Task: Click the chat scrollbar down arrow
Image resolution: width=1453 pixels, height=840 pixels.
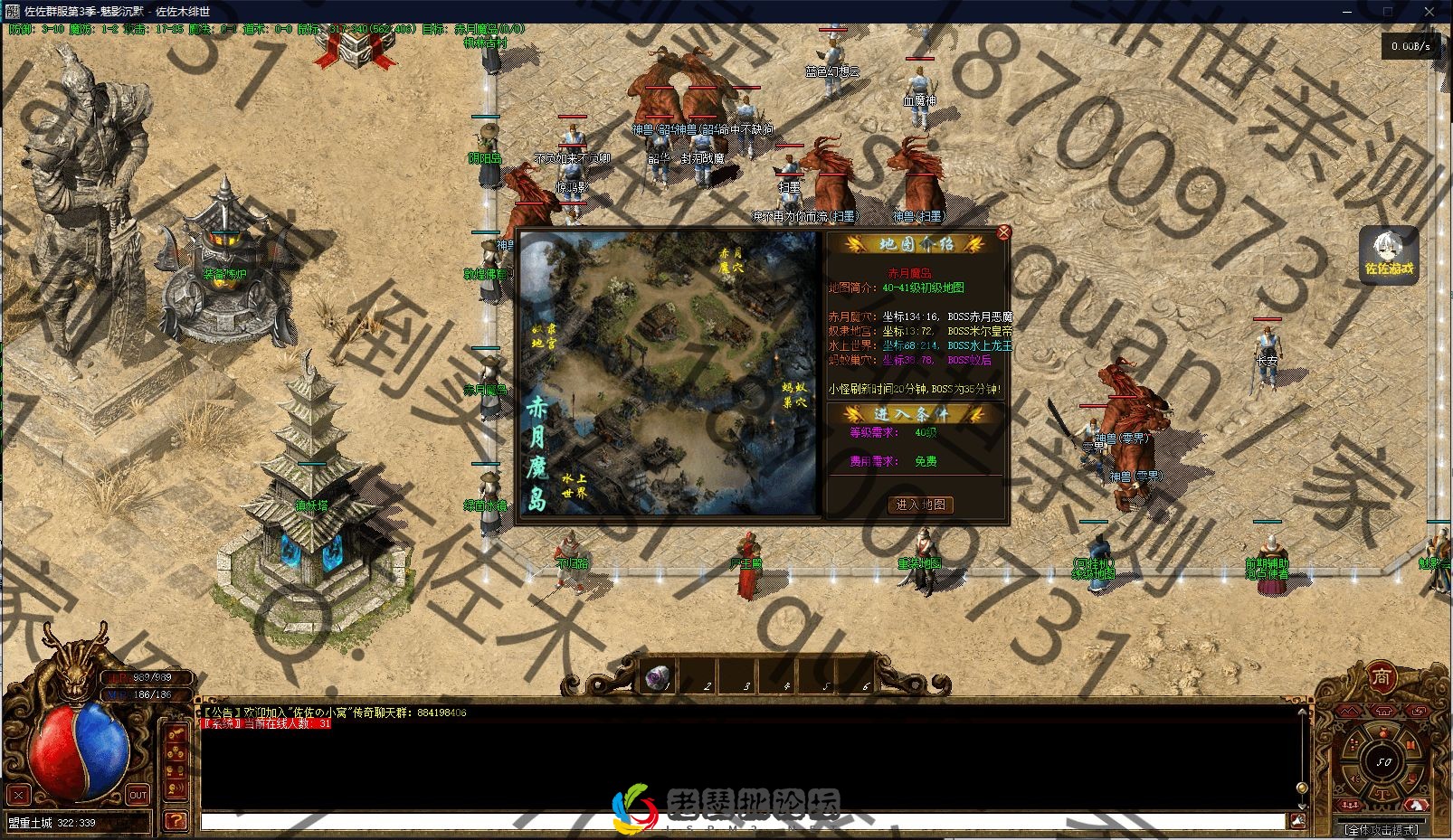Action: 1302,805
